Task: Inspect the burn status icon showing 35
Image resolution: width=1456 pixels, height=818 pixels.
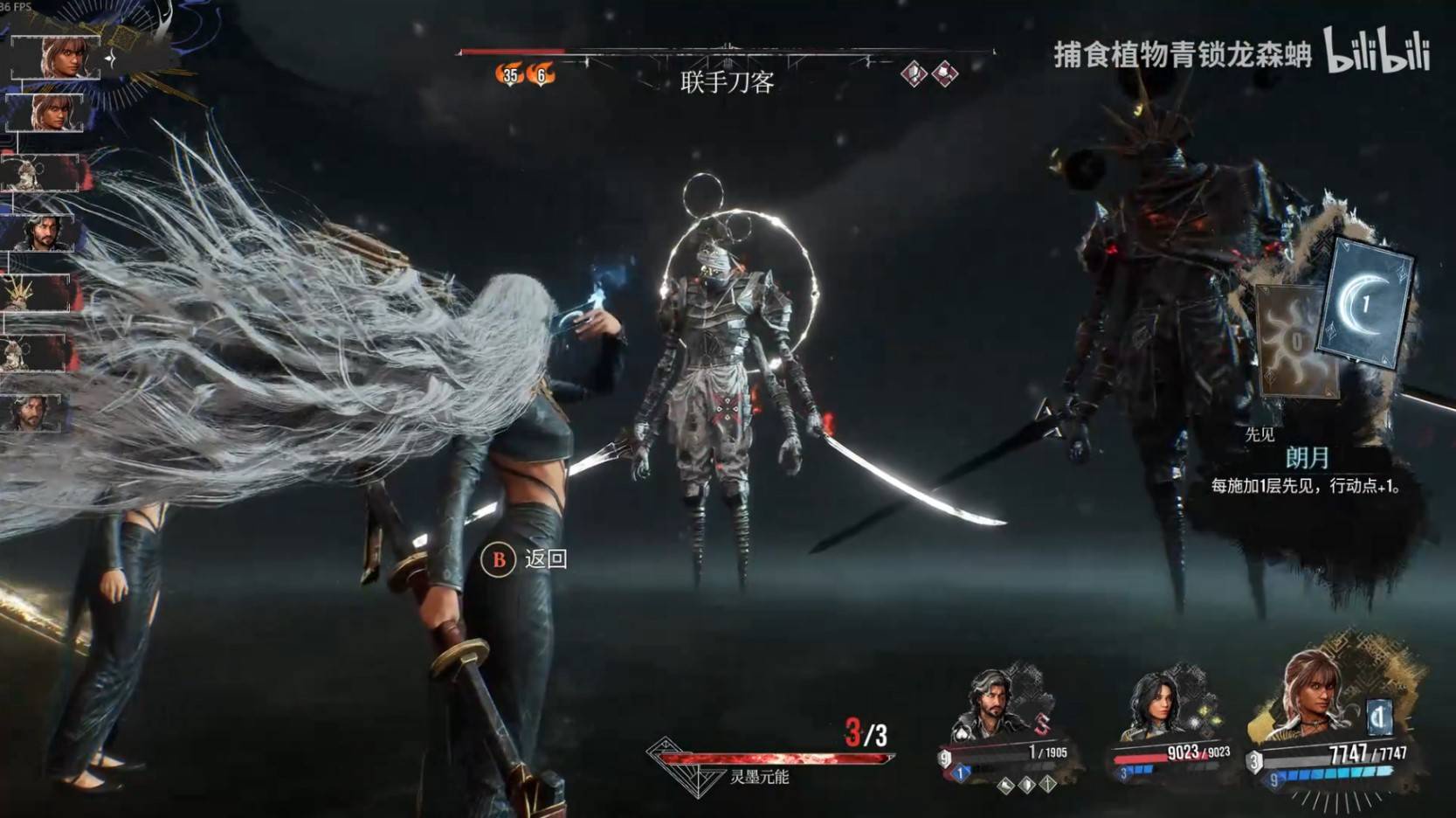Action: pos(509,75)
